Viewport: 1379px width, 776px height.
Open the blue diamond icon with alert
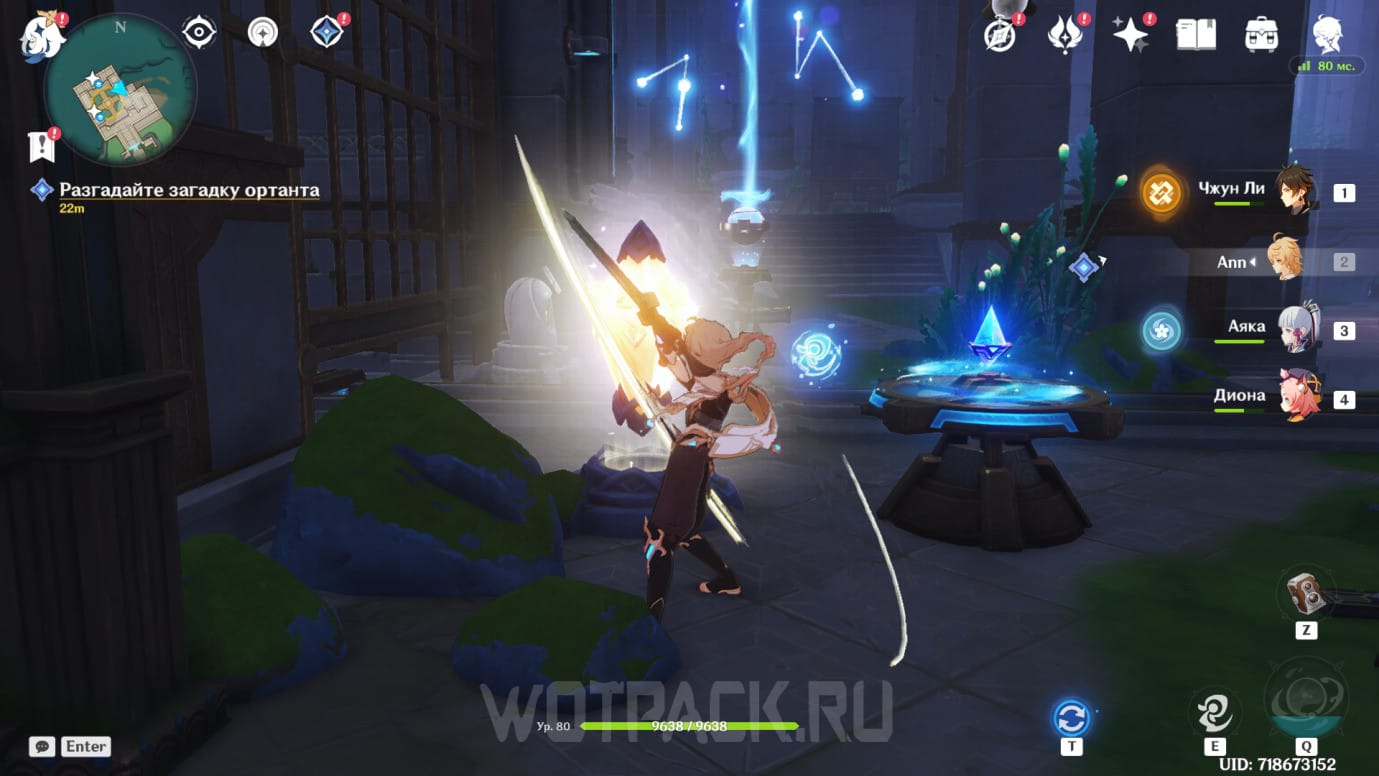coord(327,33)
